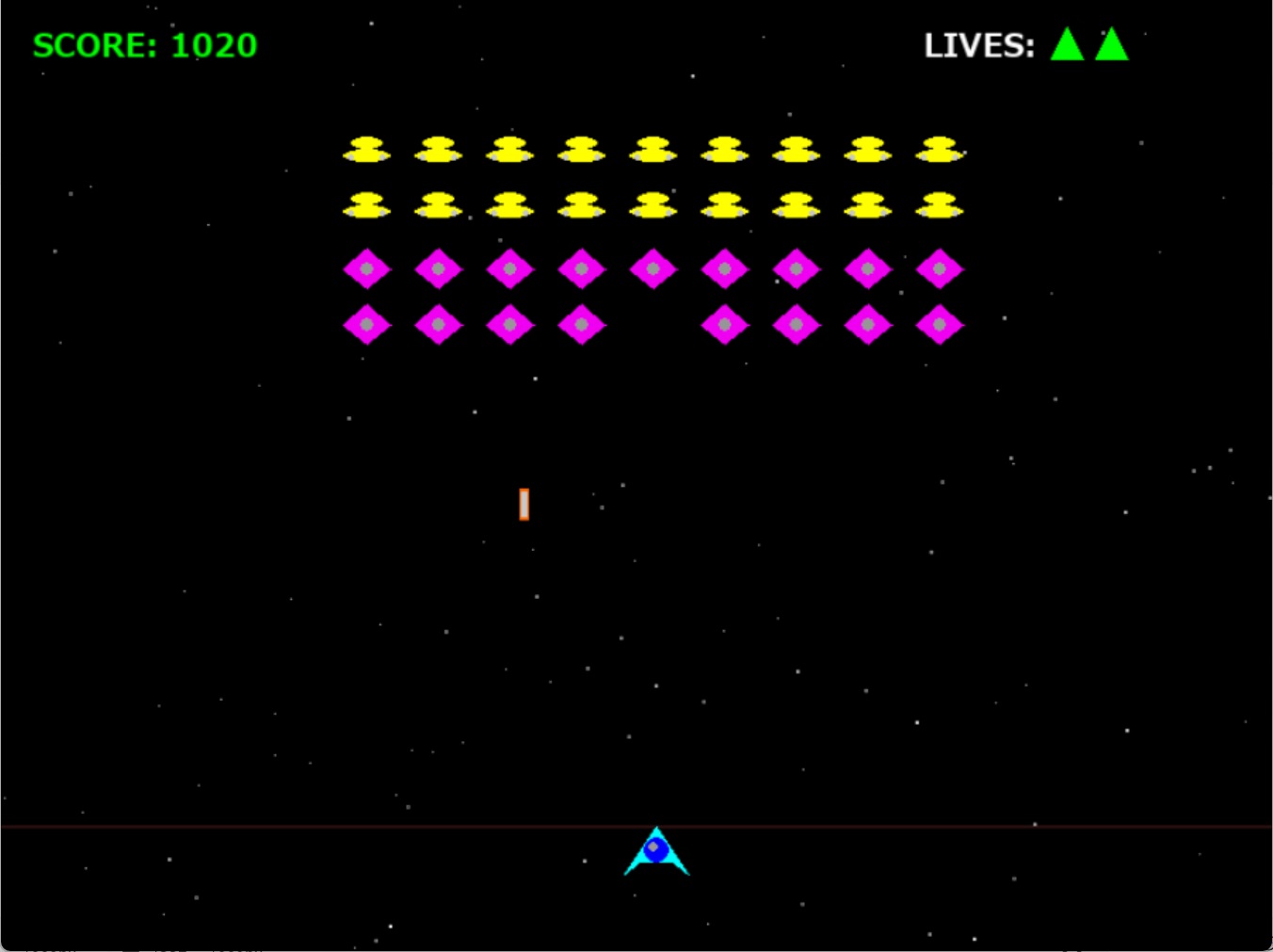Viewport: 1273px width, 952px height.
Task: Select the middle yellow UFO in second row
Action: pos(653,205)
